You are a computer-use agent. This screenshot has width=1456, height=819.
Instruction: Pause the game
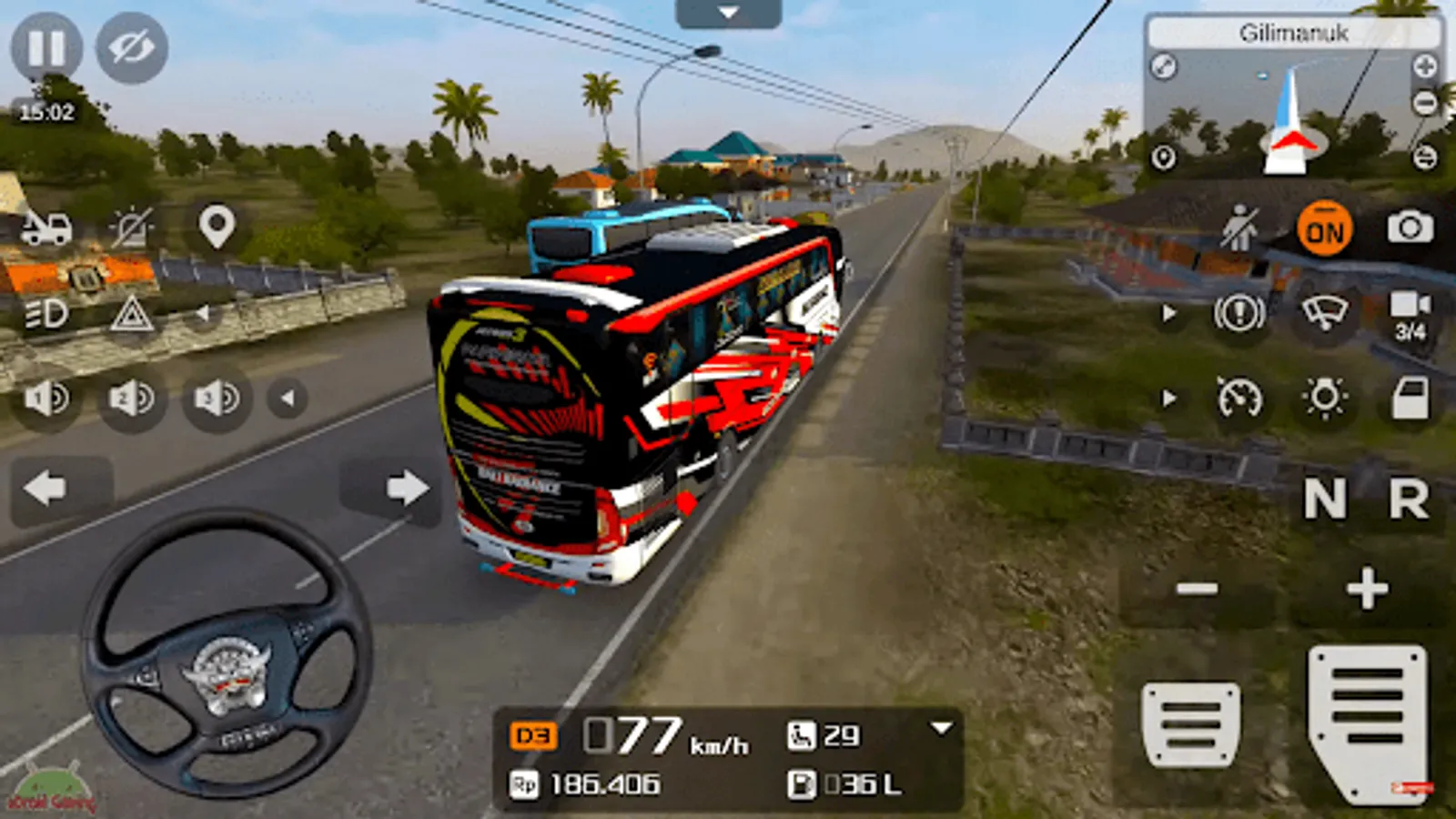(45, 47)
